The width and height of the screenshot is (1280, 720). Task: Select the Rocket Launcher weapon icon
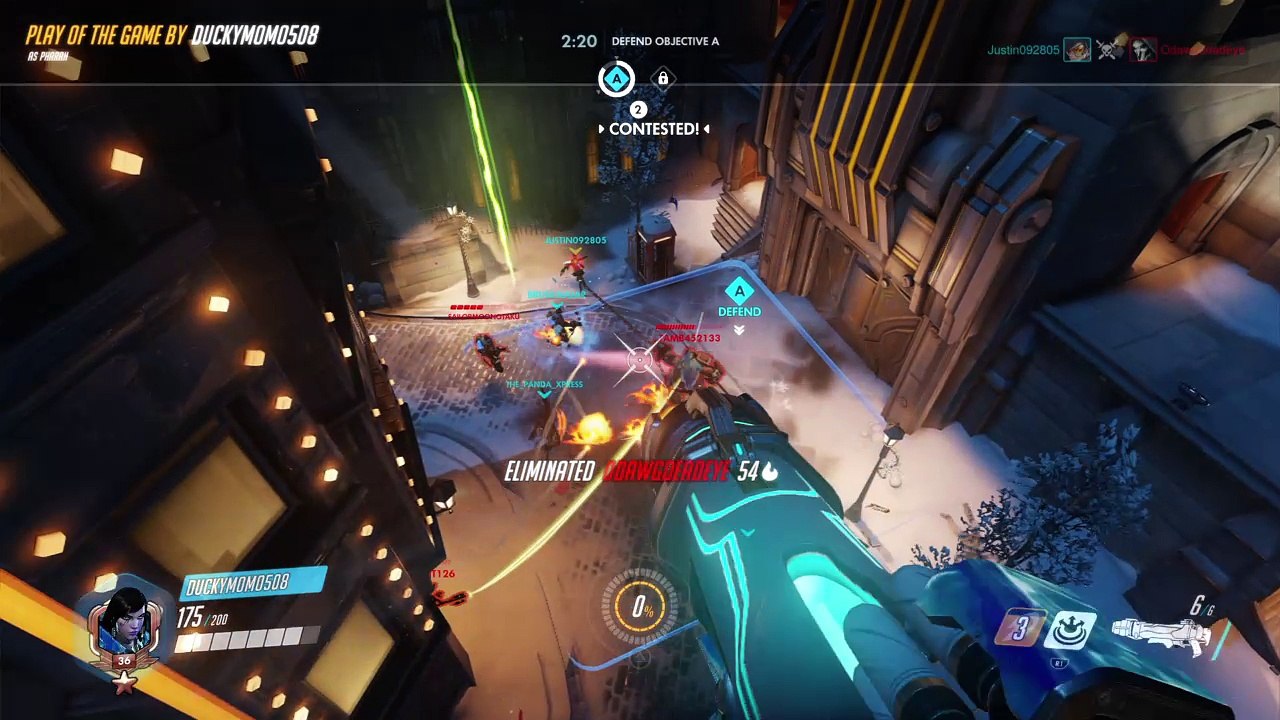tap(1161, 633)
